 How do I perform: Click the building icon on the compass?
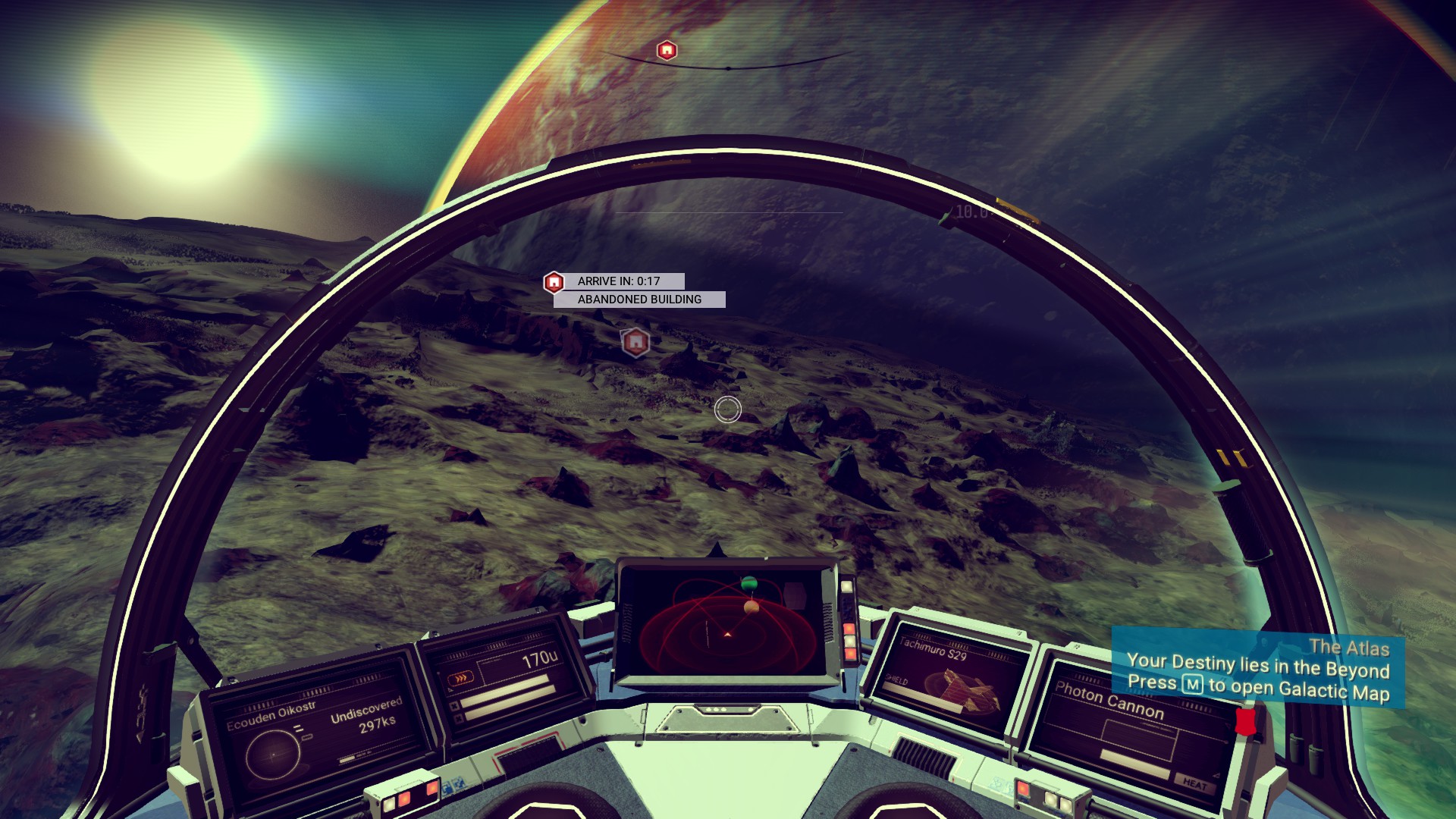[667, 51]
